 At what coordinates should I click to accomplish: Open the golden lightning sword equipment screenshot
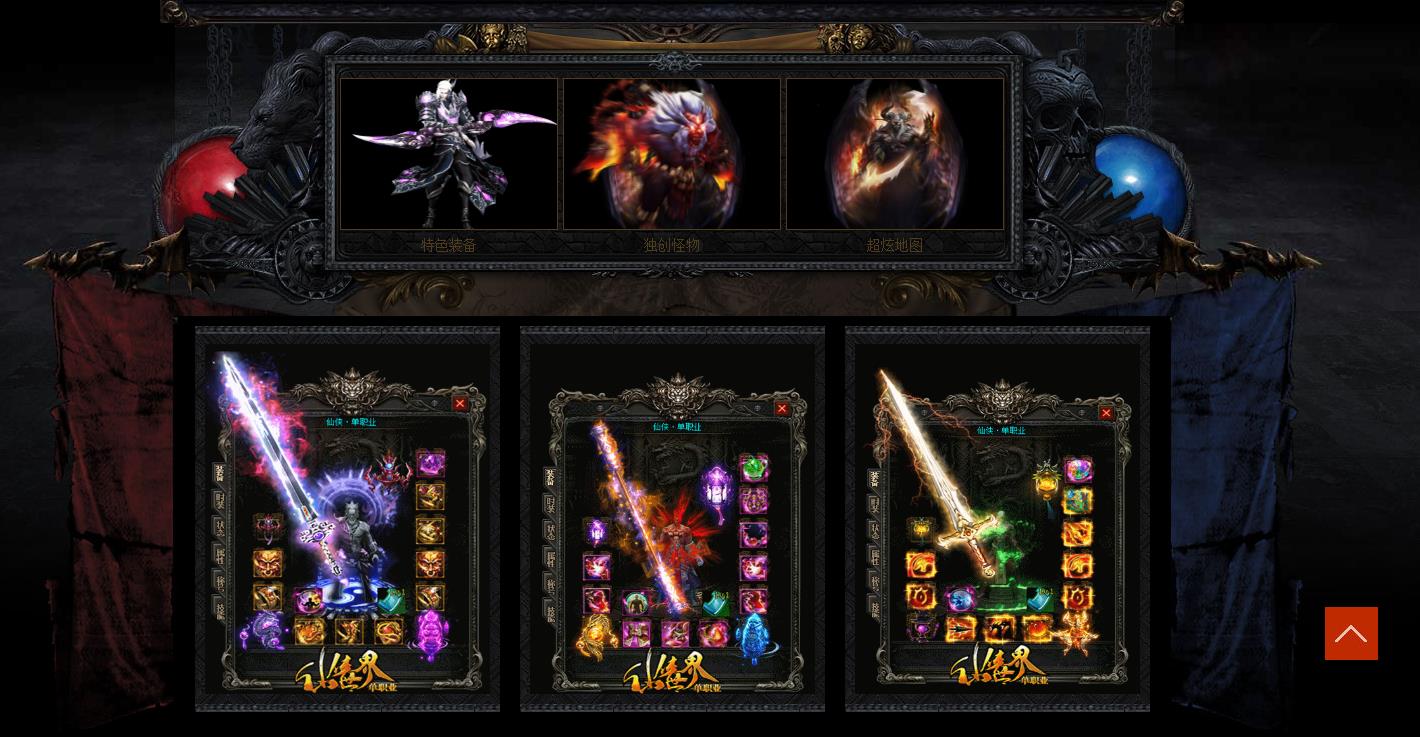point(997,518)
